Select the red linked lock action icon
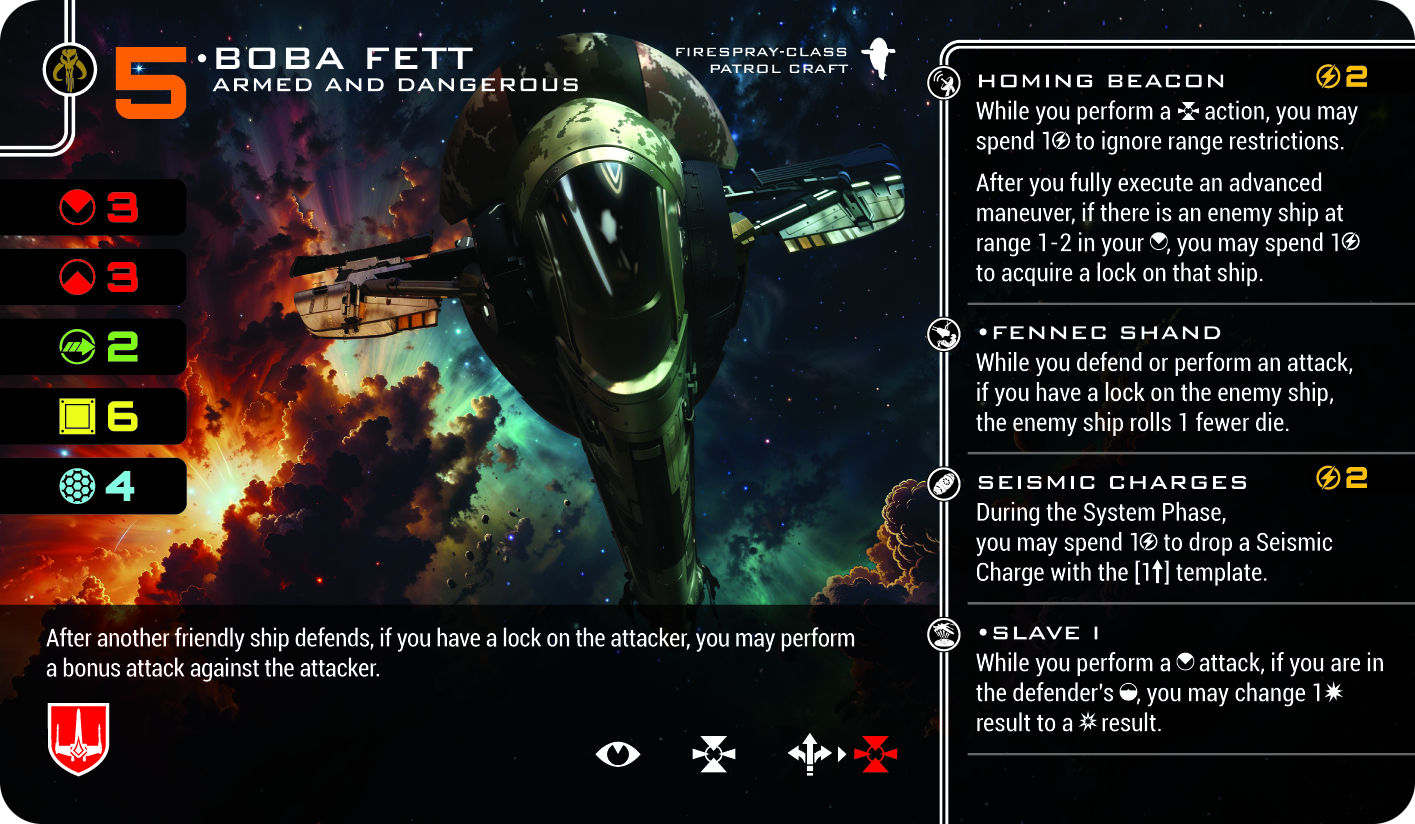The image size is (1415, 824). pos(875,754)
